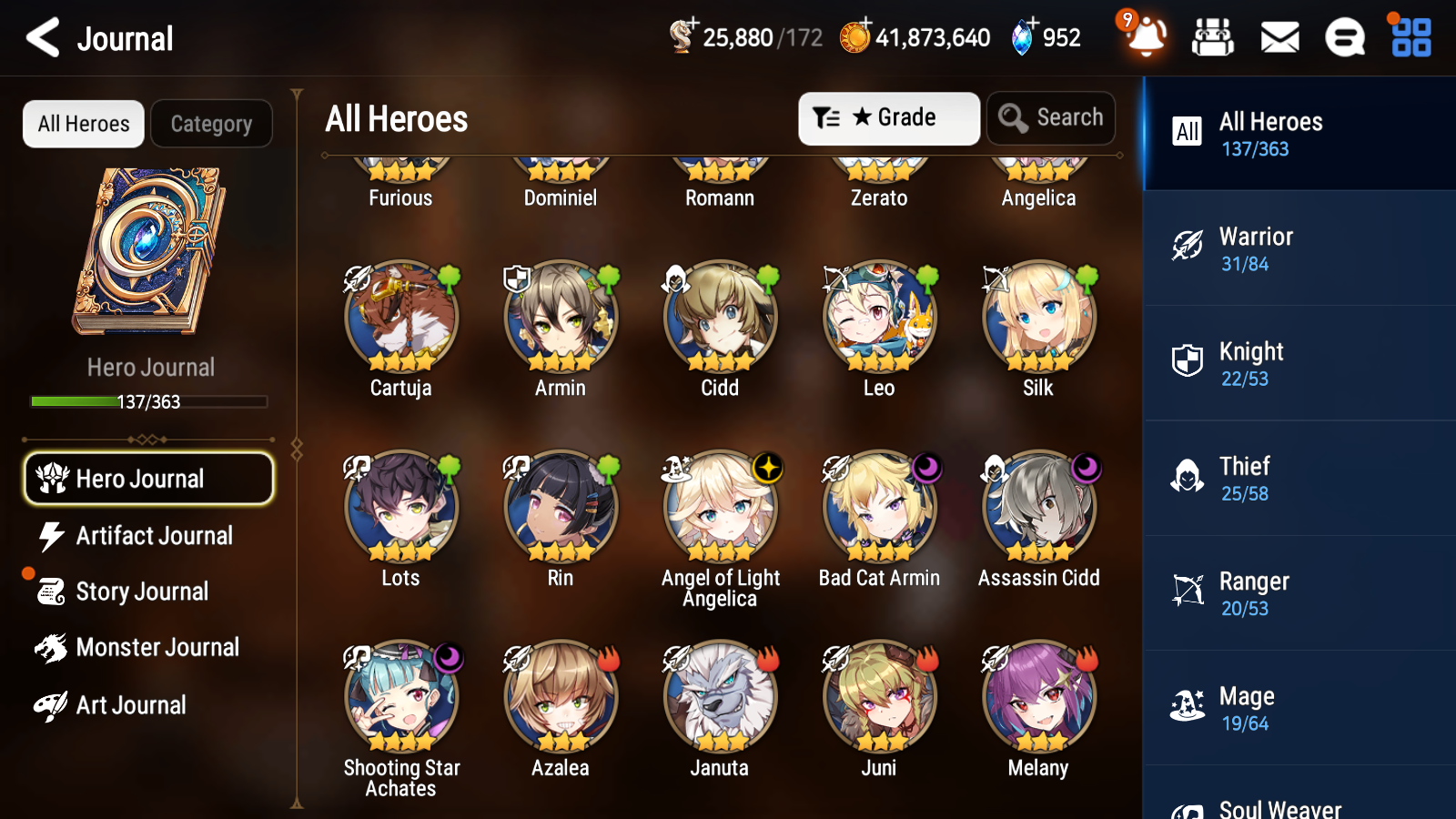Open the inventory chest icon
Viewport: 1456px width, 819px height.
1213,37
